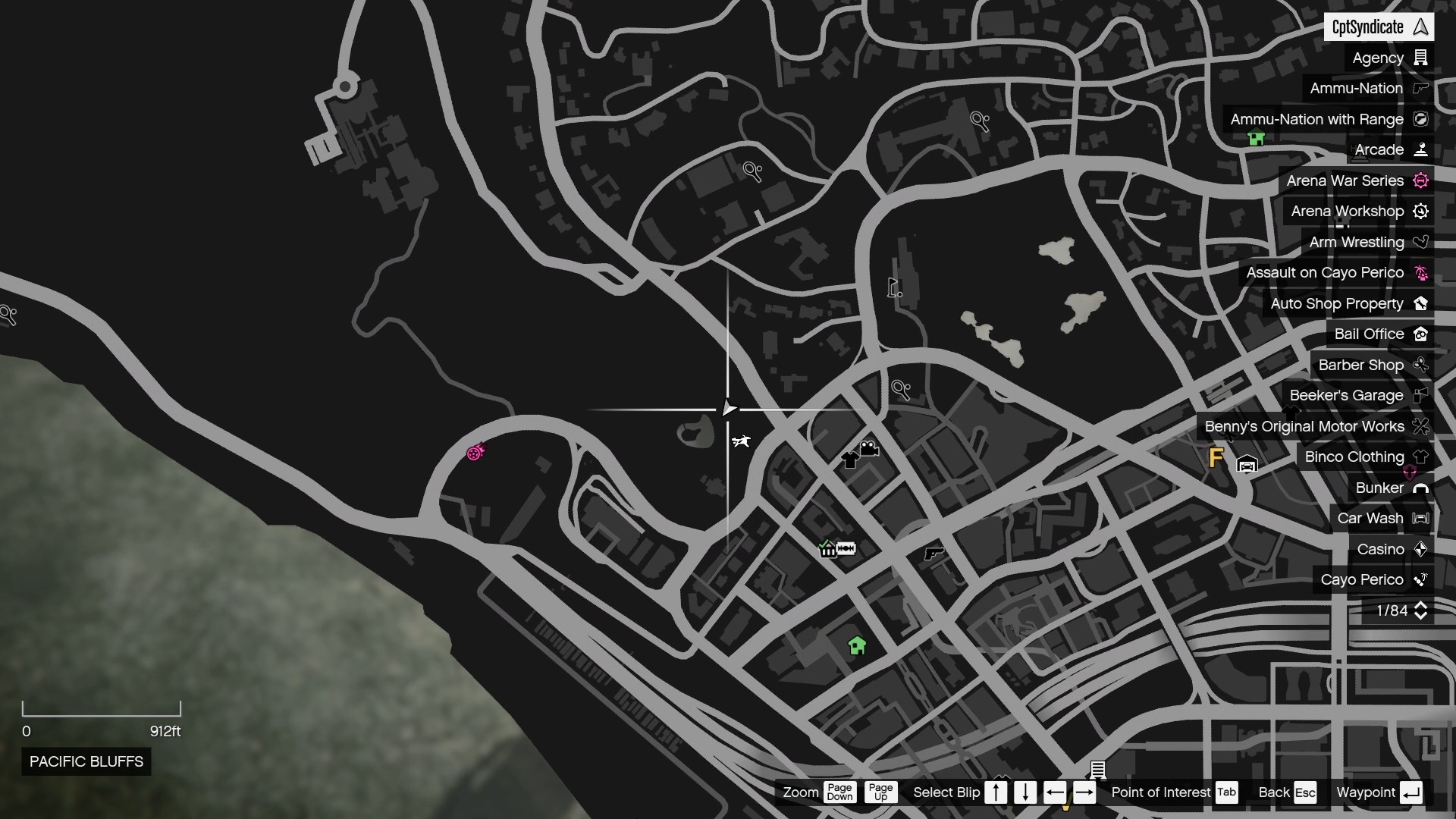This screenshot has width=1456, height=819.
Task: Click the green house blip on map
Action: [x=857, y=645]
